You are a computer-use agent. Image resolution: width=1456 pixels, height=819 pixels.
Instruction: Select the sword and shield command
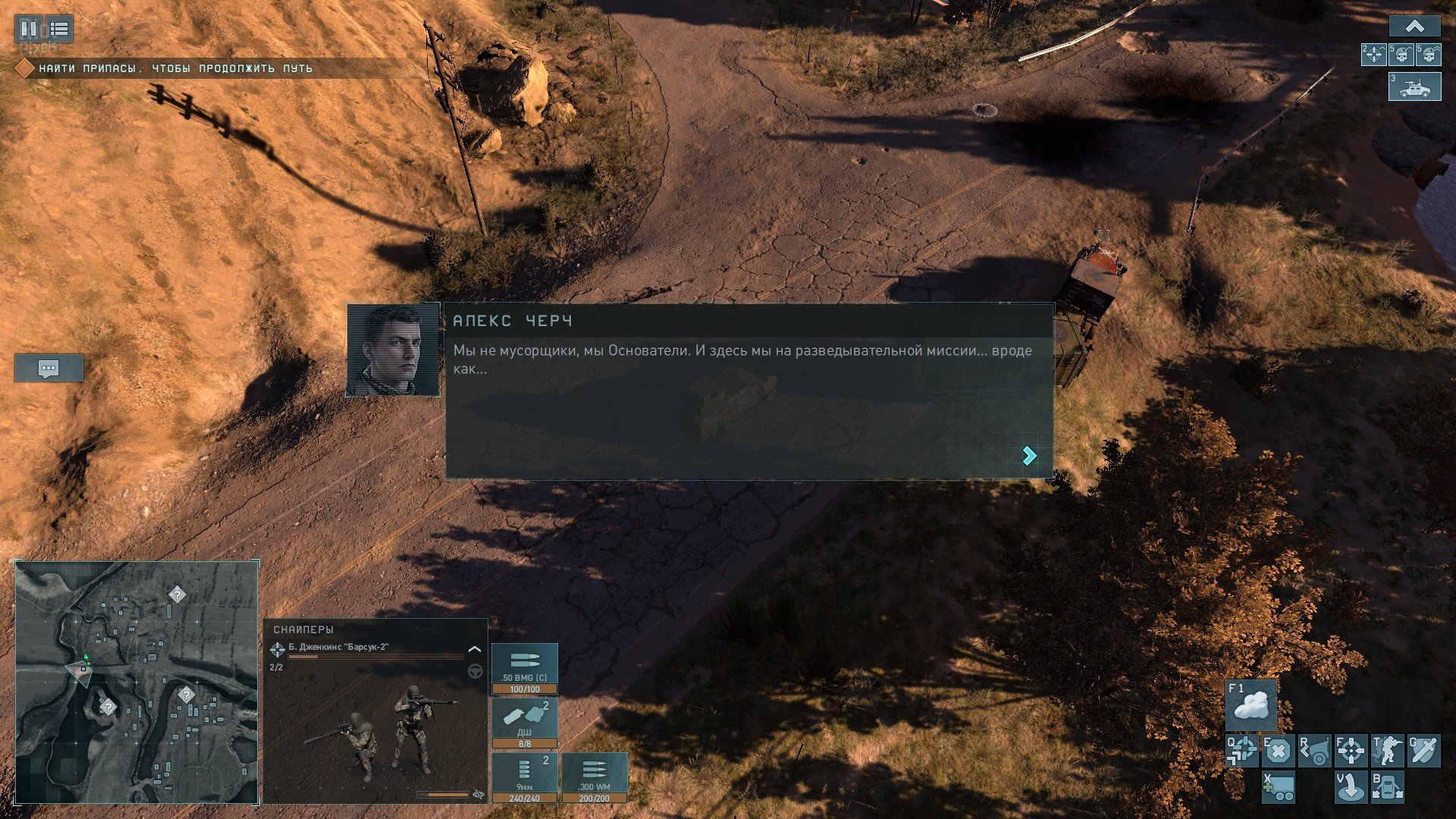click(x=1423, y=751)
